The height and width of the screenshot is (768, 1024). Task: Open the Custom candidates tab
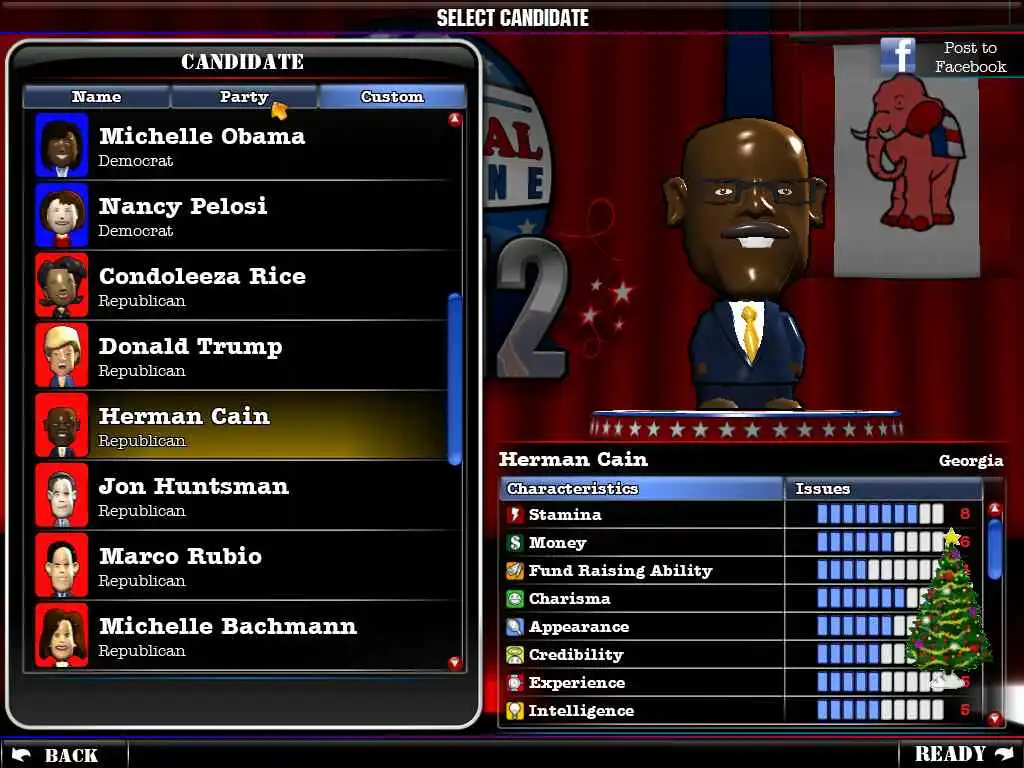coord(392,97)
